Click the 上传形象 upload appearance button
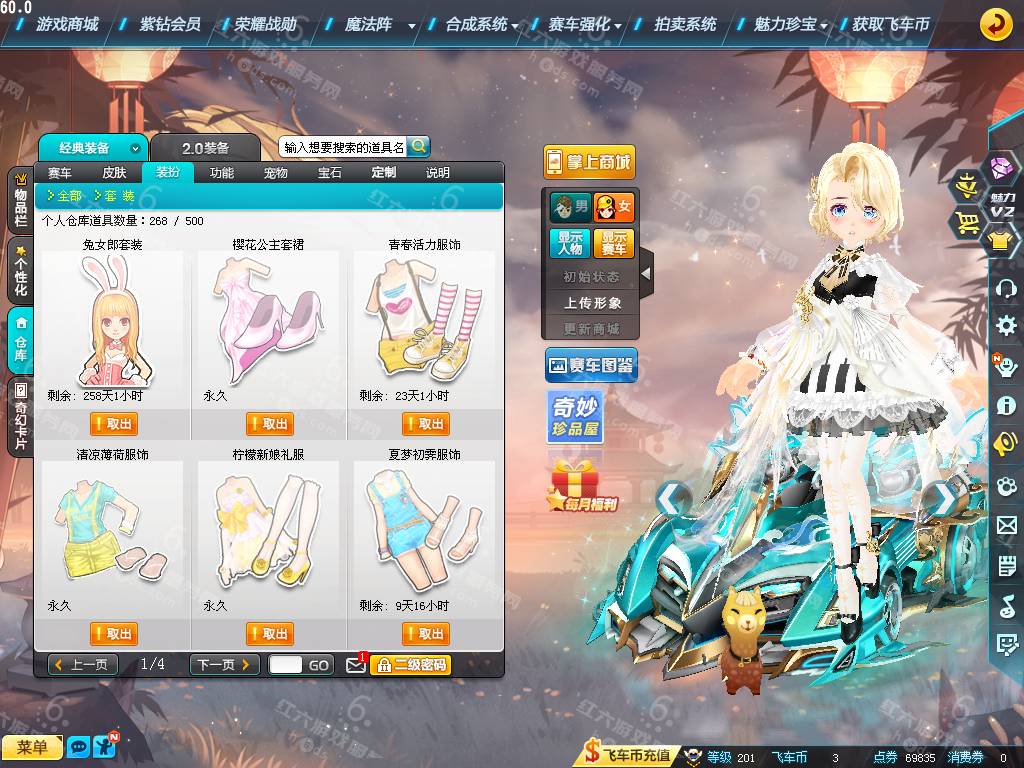Image resolution: width=1024 pixels, height=768 pixels. pyautogui.click(x=592, y=302)
